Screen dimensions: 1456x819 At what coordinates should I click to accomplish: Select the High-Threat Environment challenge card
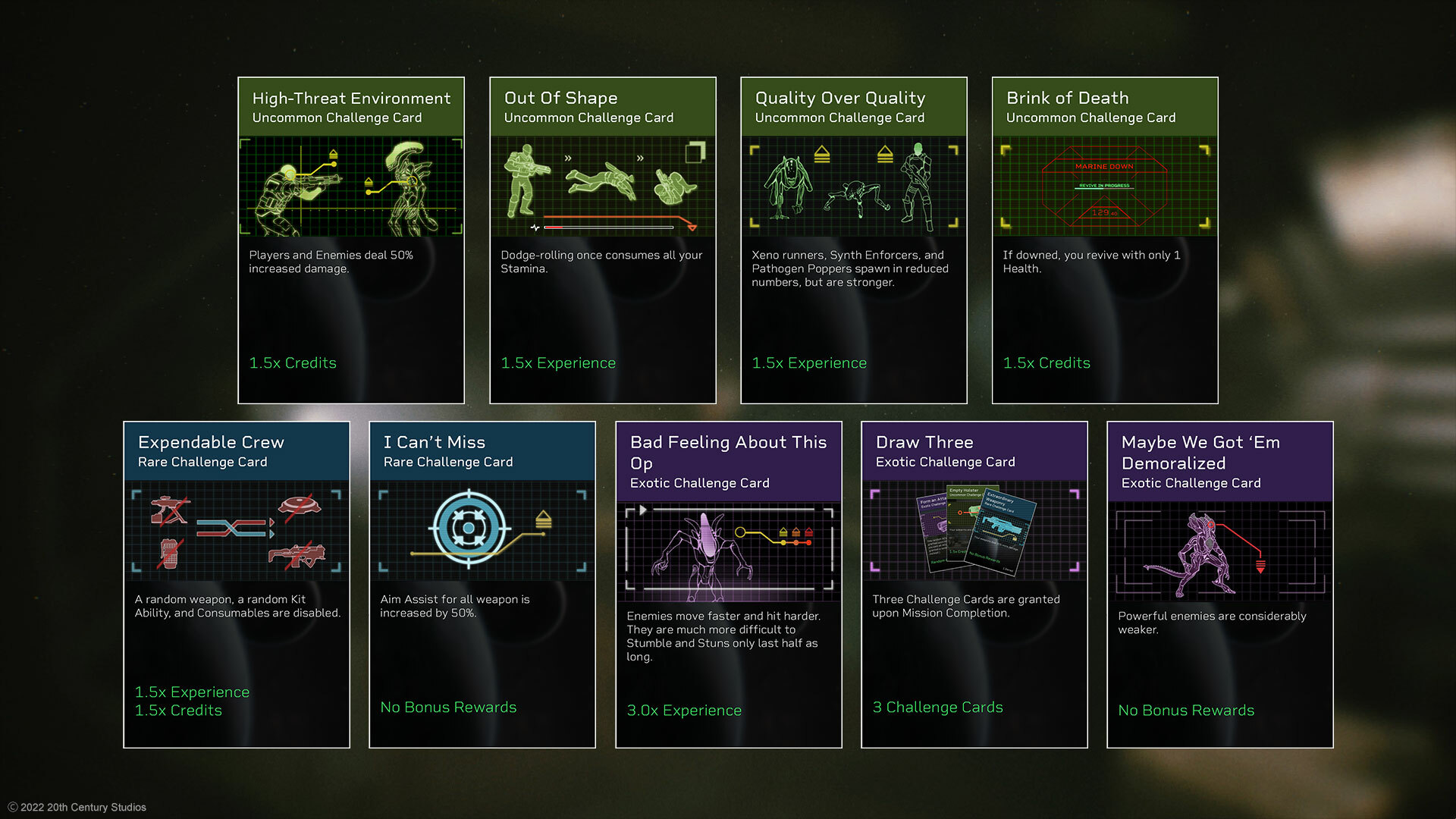pyautogui.click(x=351, y=240)
